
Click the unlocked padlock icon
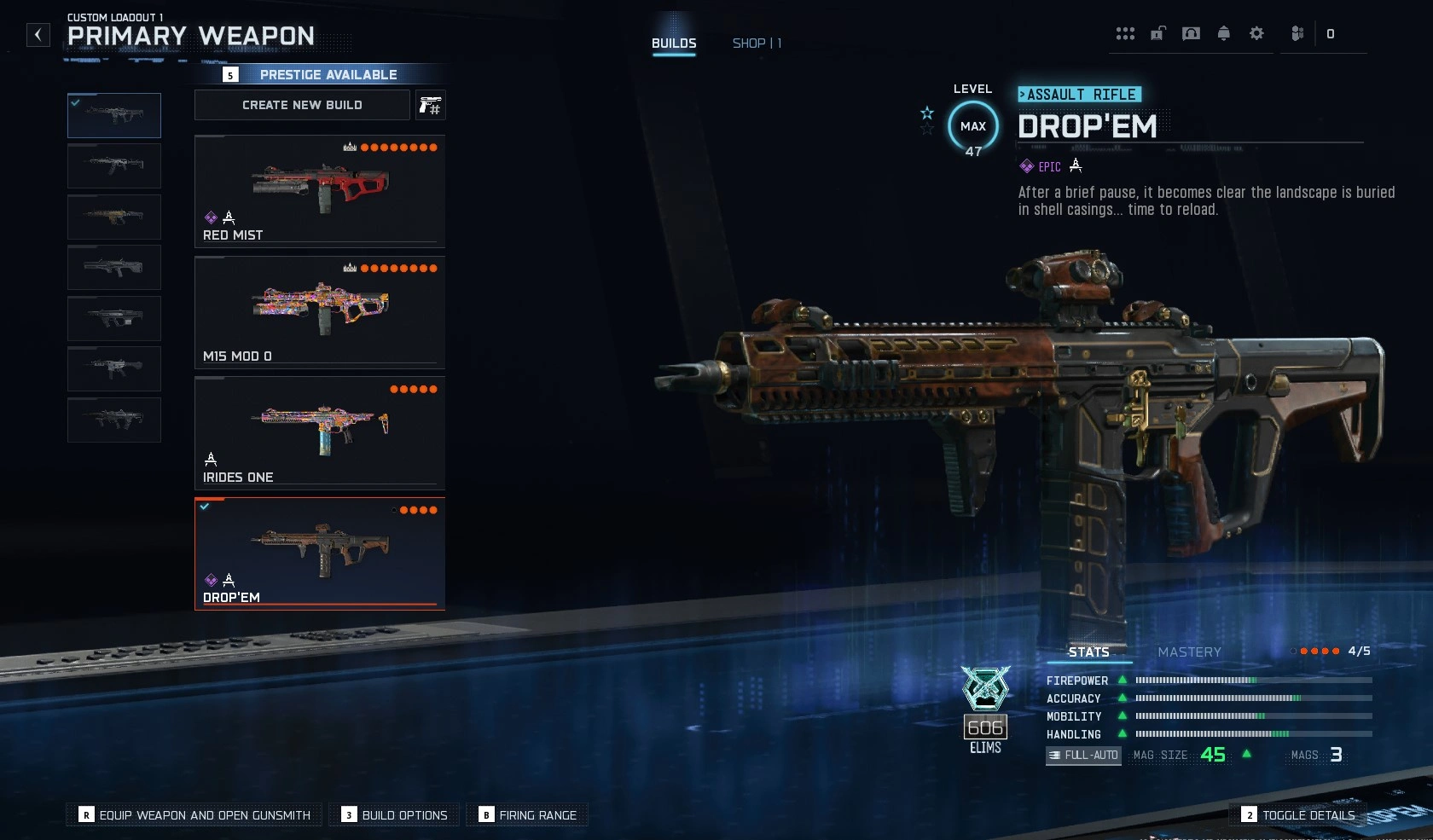coord(1157,33)
